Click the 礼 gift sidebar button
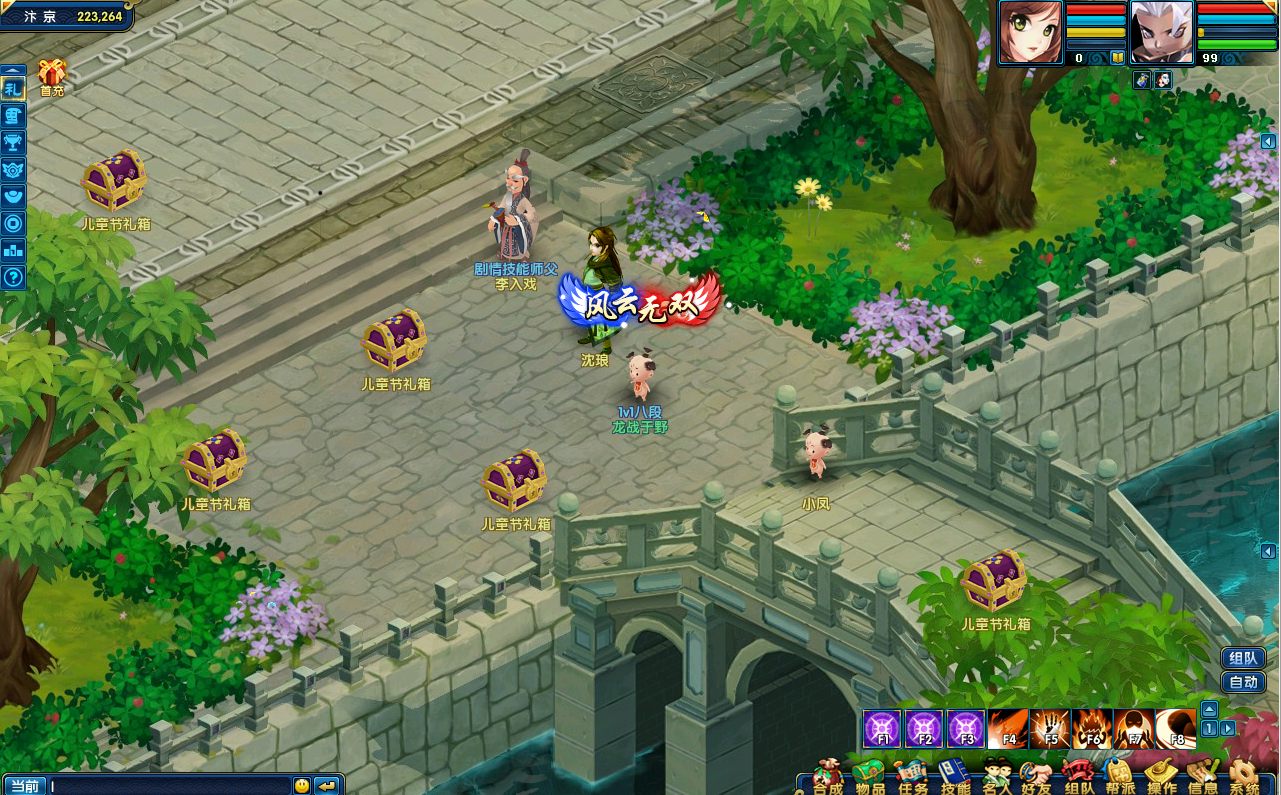Viewport: 1281px width, 795px height. pyautogui.click(x=13, y=89)
